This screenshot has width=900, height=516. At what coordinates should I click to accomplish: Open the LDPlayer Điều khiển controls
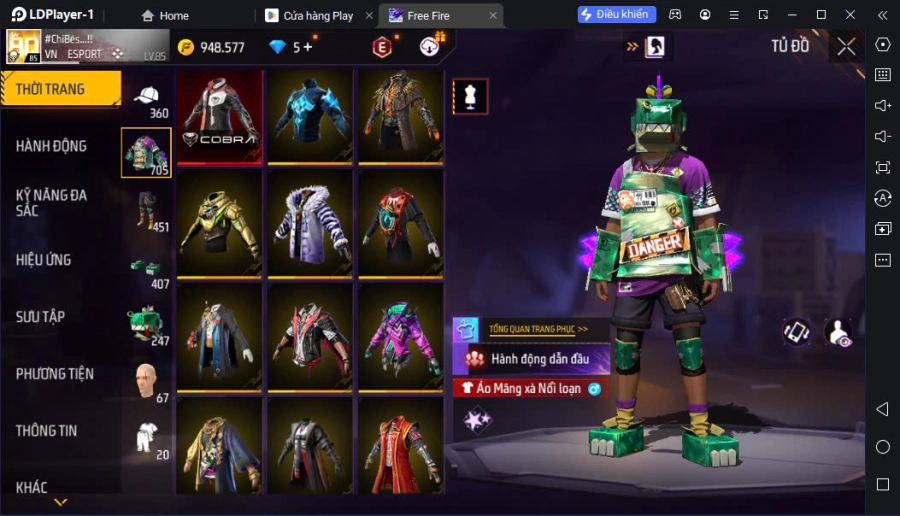pyautogui.click(x=616, y=15)
